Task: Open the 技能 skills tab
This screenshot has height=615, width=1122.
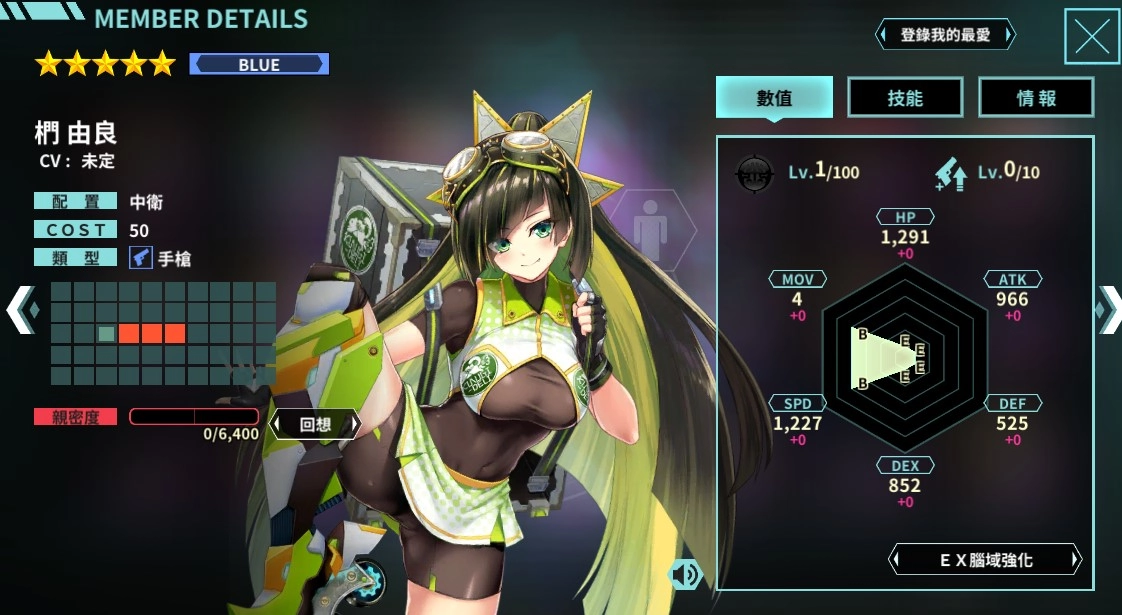Action: [x=905, y=98]
